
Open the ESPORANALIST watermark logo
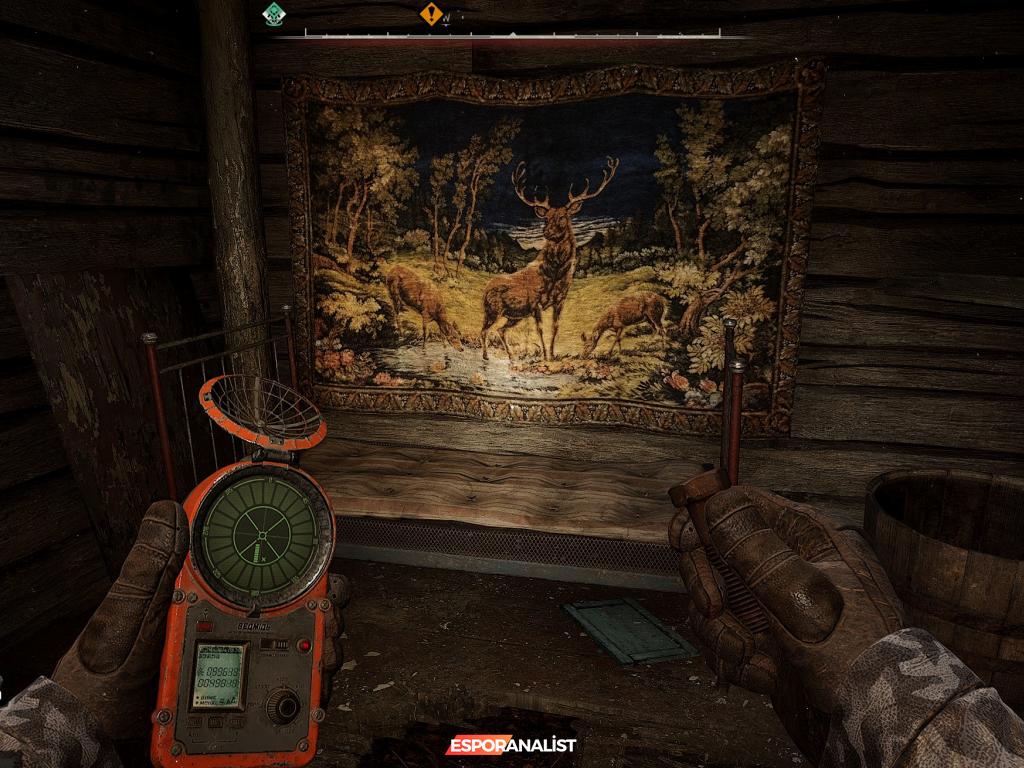tap(511, 745)
